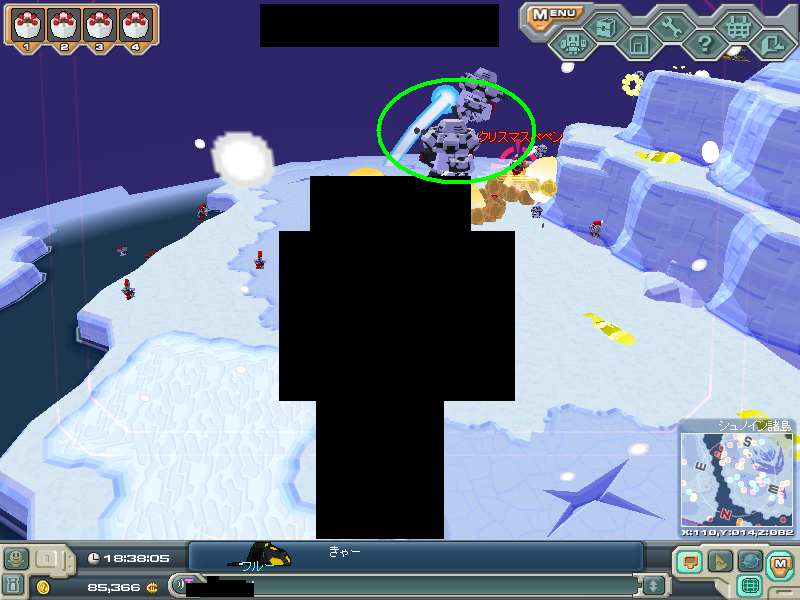Toggle the orange chat bubble button
The height and width of the screenshot is (600, 800).
pos(688,563)
